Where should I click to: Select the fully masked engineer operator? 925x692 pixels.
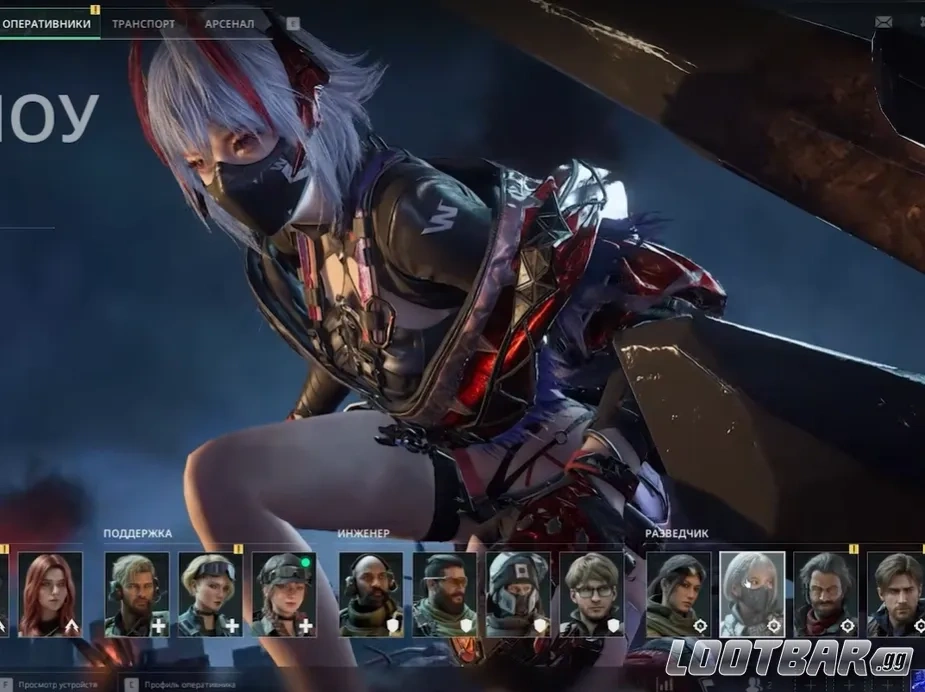tap(518, 594)
